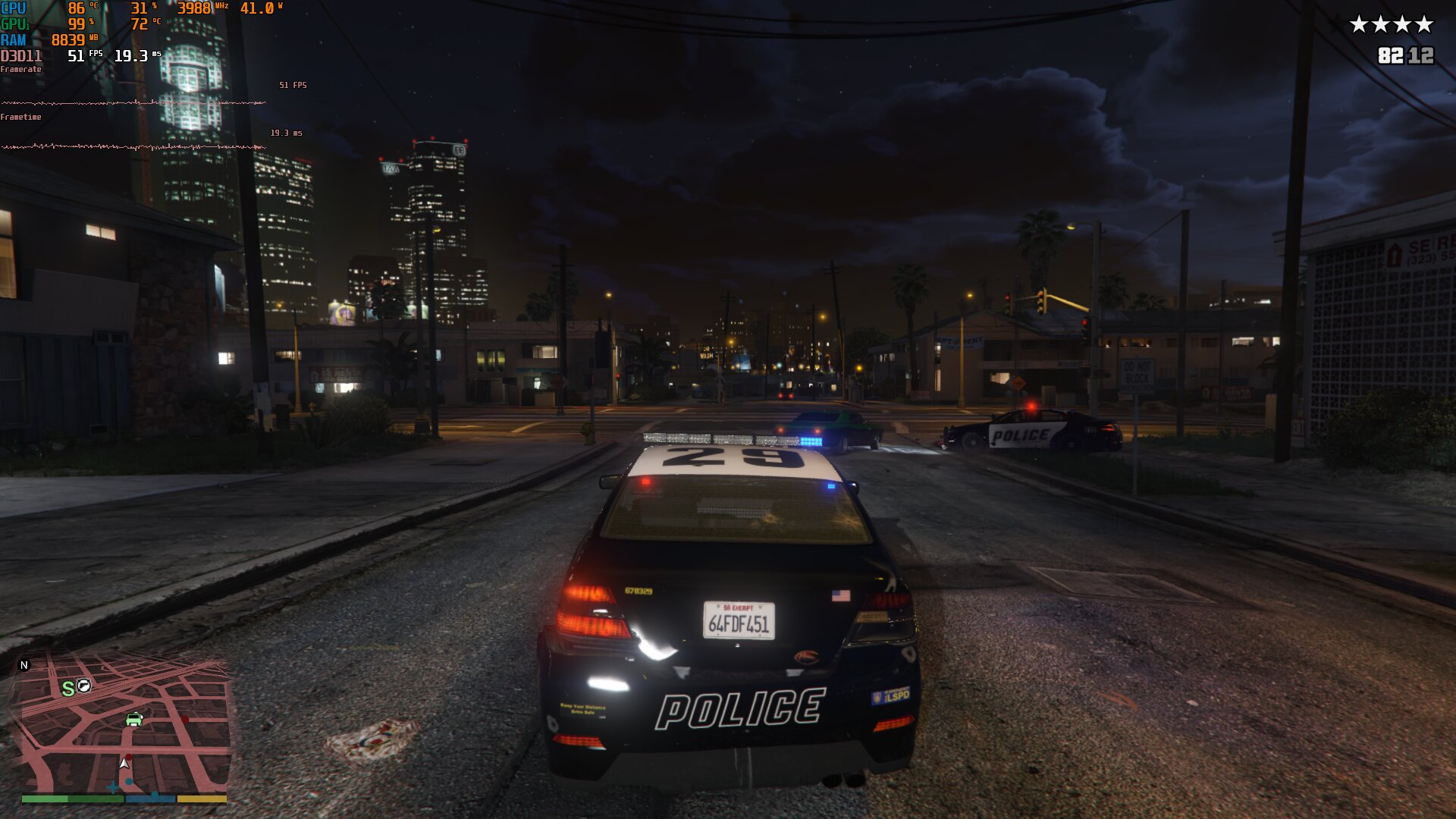Select the Ammu-Nation pistol blip on minimap

(x=84, y=686)
